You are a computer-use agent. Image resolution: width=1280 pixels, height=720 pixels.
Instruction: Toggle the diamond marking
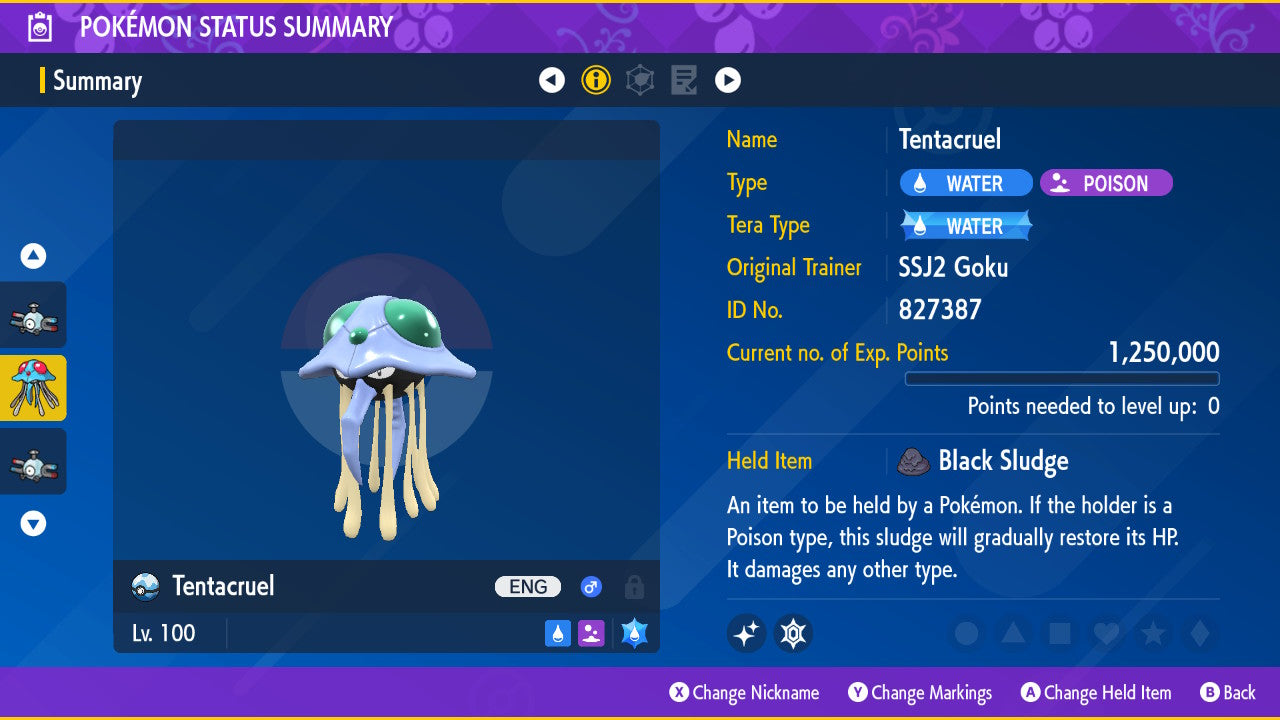tap(1197, 633)
